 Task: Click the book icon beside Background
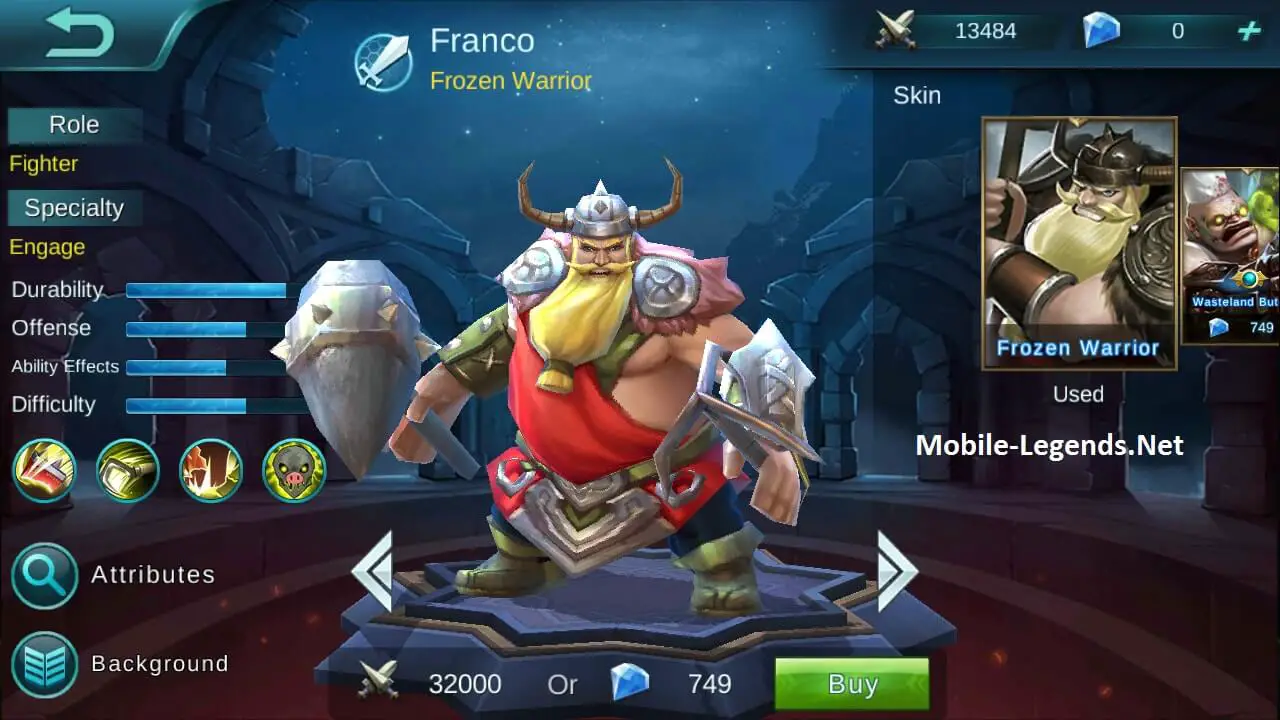coord(44,663)
